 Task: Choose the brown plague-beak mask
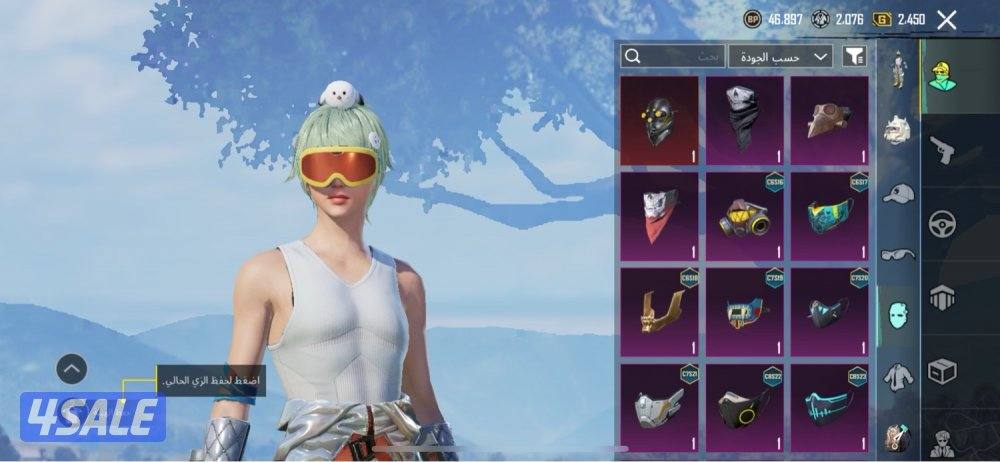829,120
